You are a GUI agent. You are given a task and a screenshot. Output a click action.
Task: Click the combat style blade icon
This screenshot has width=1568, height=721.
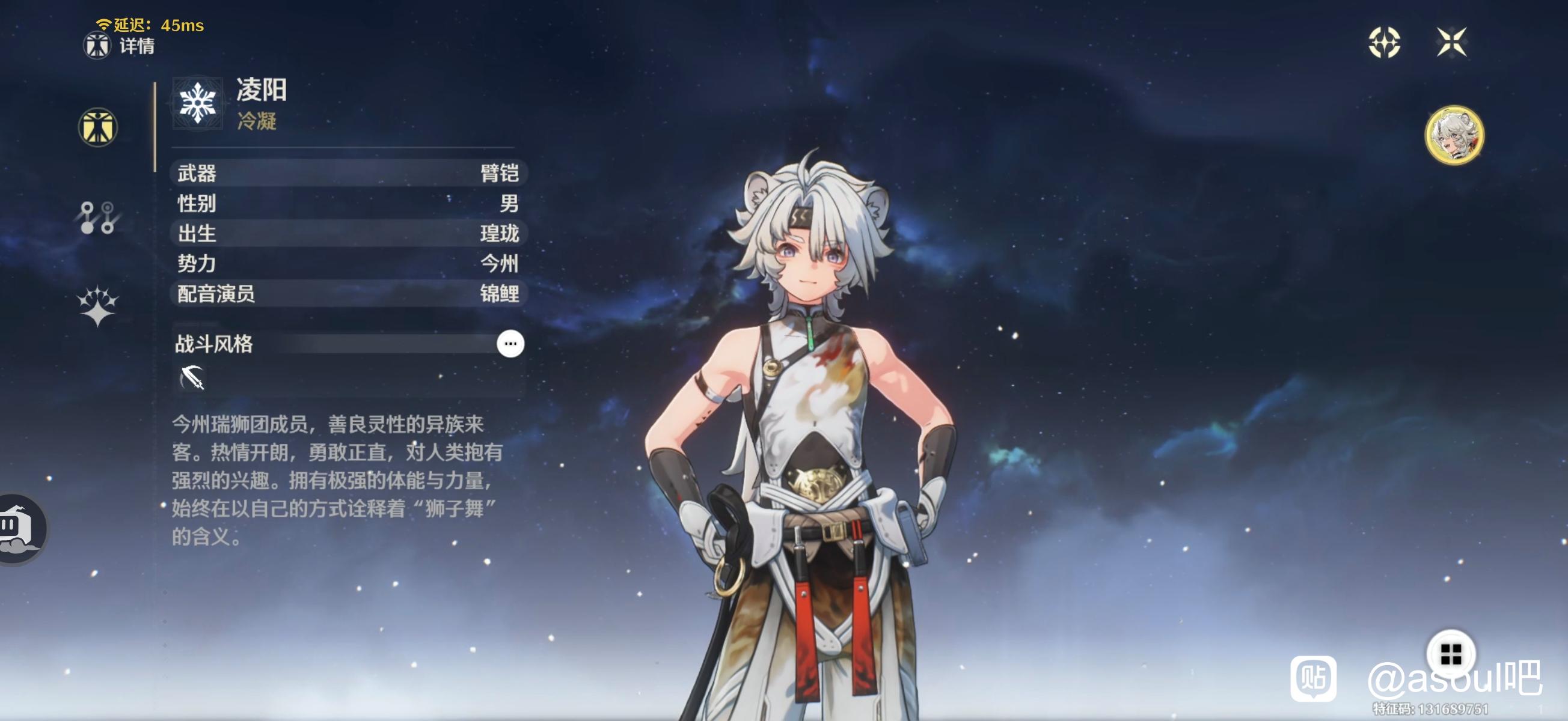[192, 378]
